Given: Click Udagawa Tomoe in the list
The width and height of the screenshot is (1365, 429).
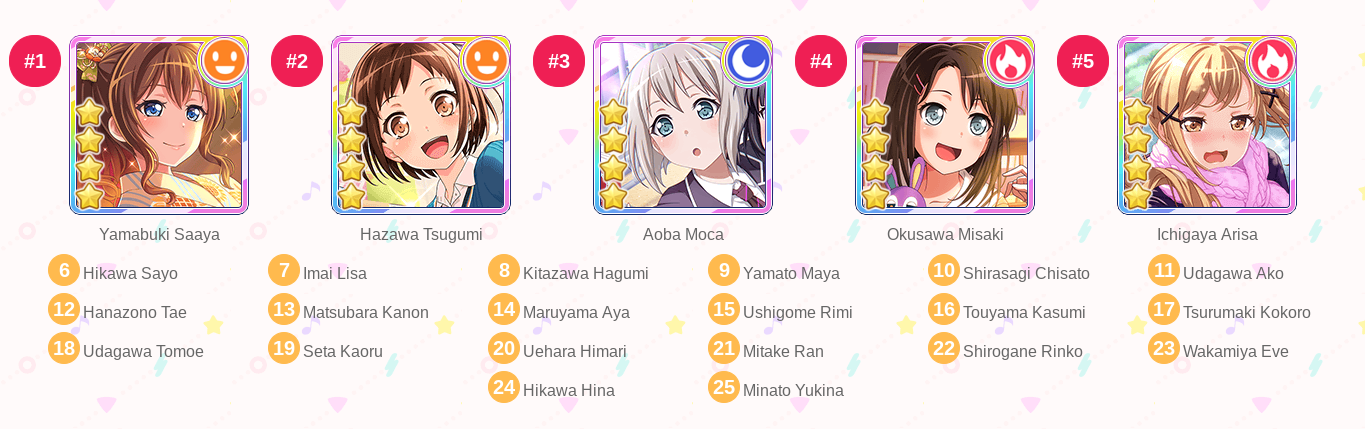Looking at the screenshot, I should point(143,351).
